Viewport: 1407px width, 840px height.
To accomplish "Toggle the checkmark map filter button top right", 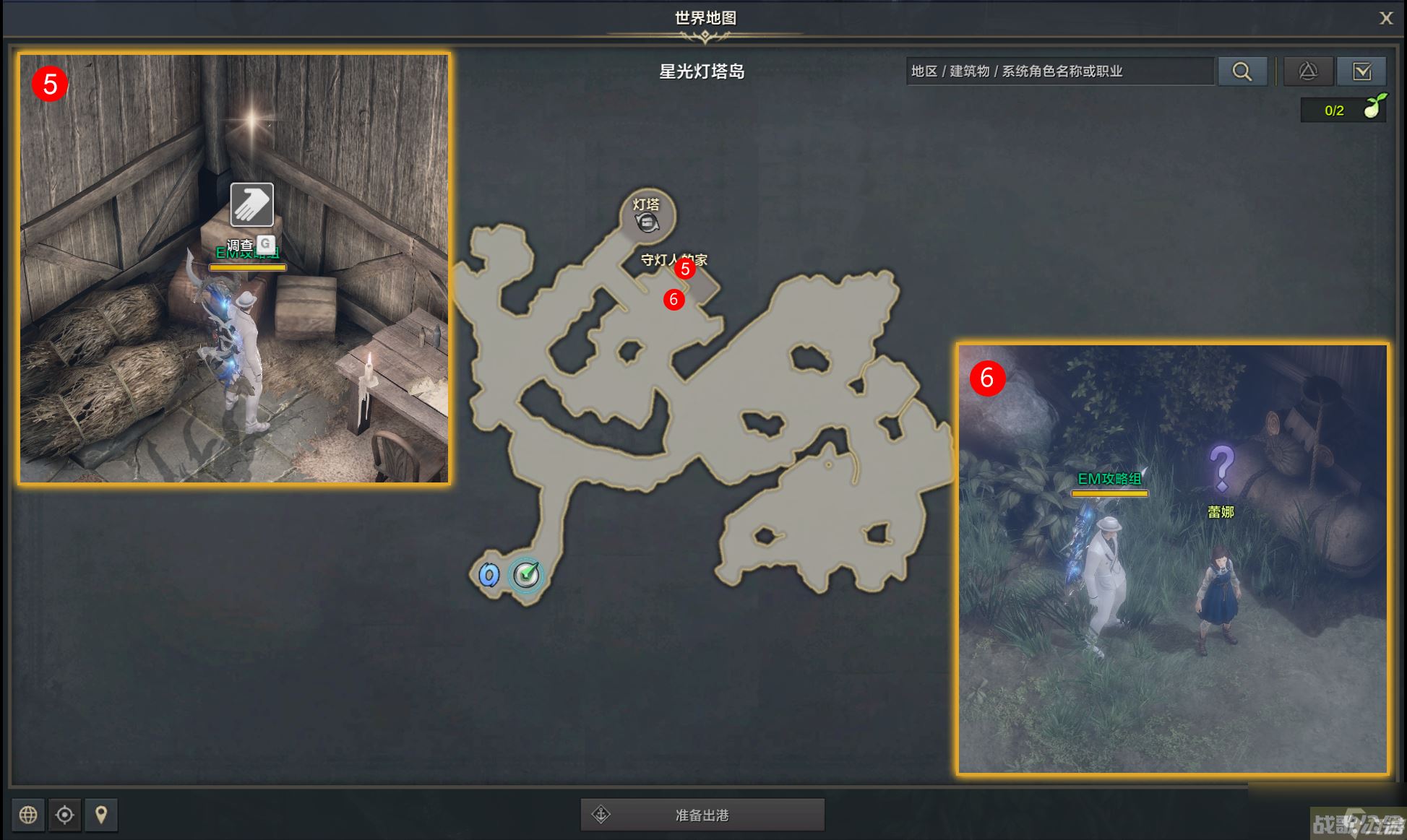I will pos(1361,72).
